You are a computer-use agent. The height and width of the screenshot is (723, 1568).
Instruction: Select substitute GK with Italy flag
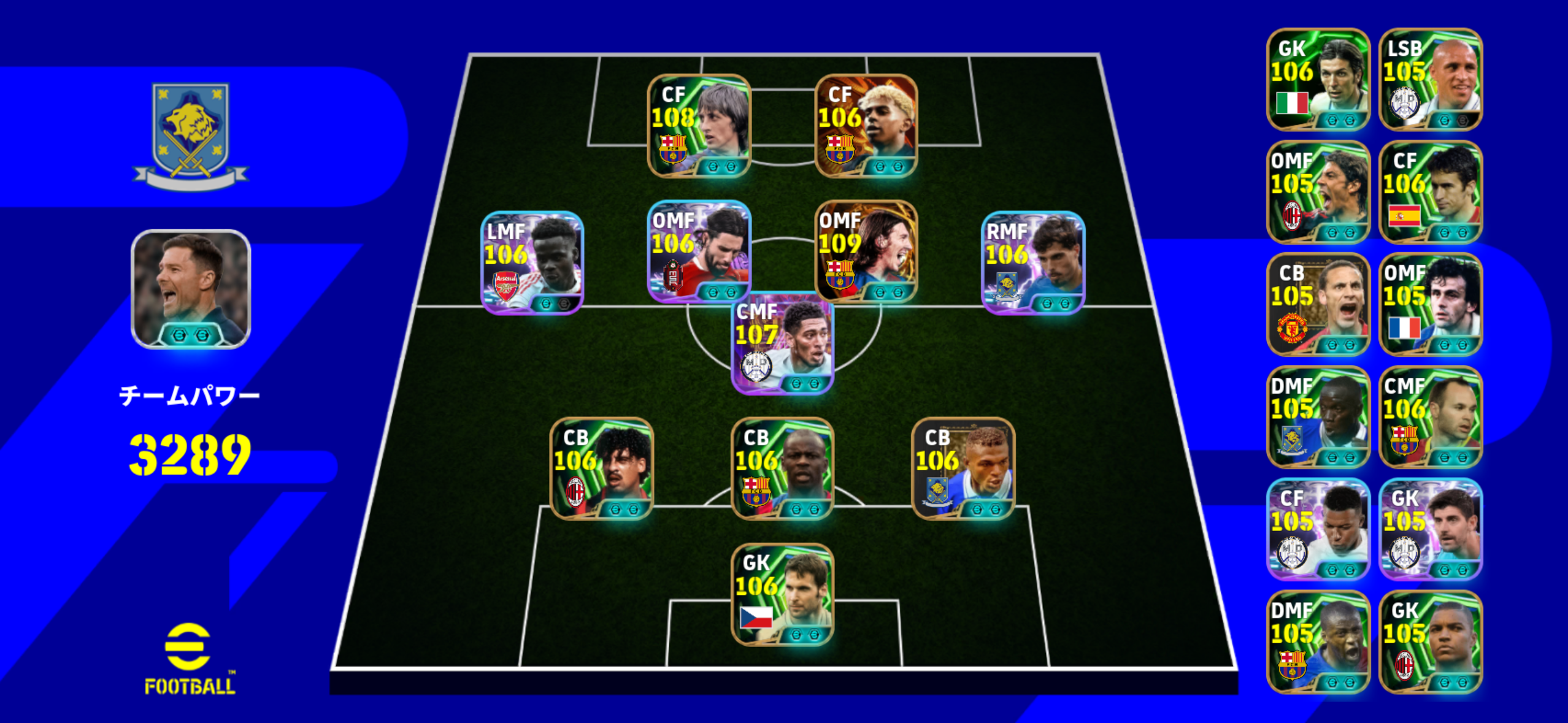pyautogui.click(x=1318, y=80)
